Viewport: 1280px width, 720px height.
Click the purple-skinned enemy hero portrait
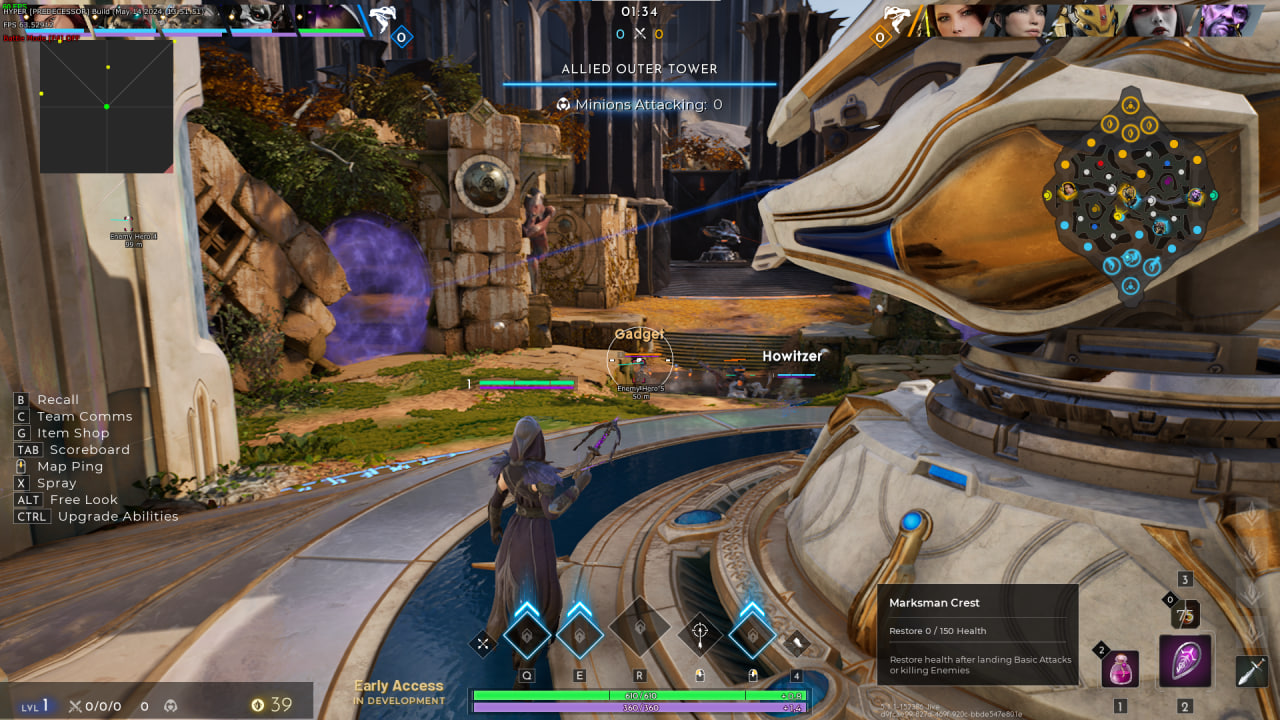tap(1226, 20)
